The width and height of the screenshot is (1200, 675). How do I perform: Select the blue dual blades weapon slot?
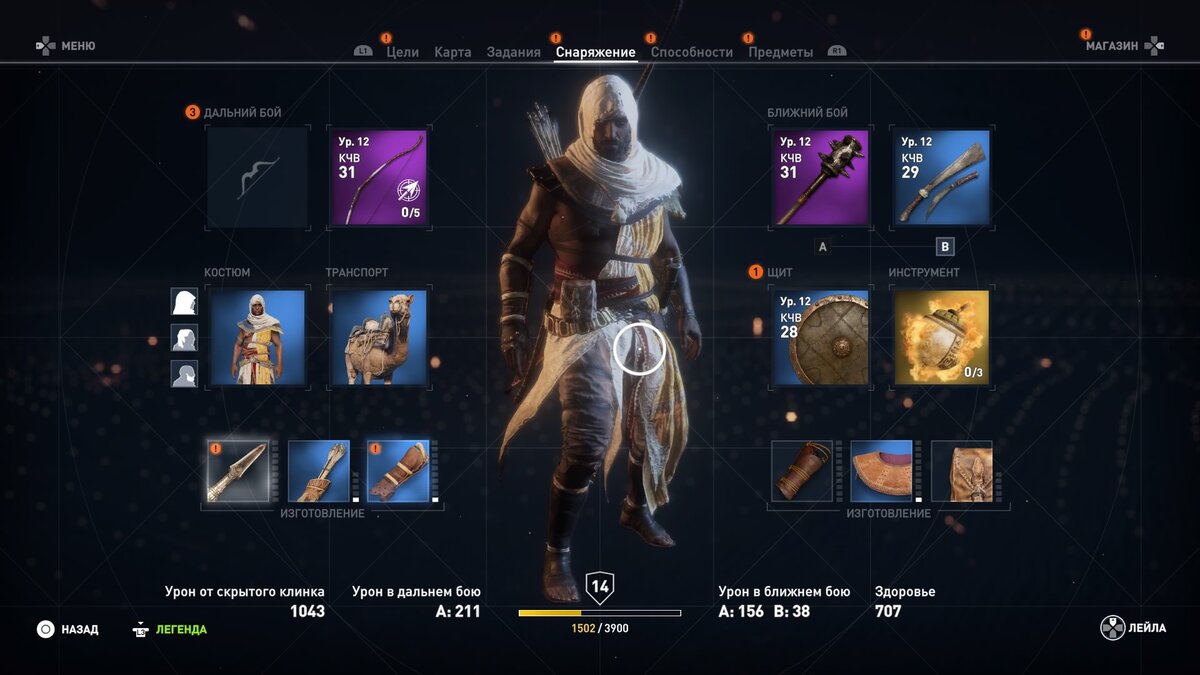(941, 177)
